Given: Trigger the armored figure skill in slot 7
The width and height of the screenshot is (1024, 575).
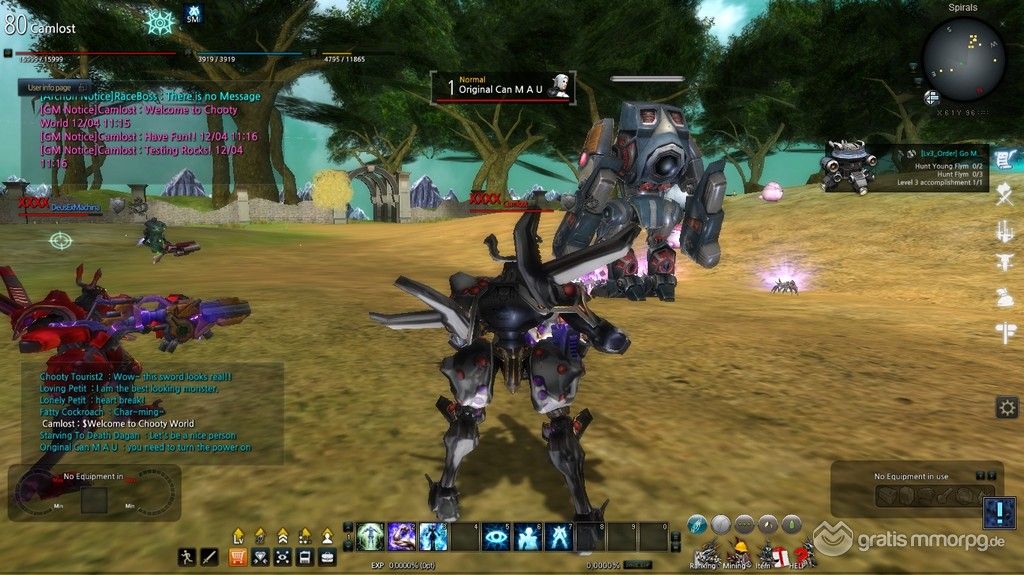Looking at the screenshot, I should click(x=559, y=537).
